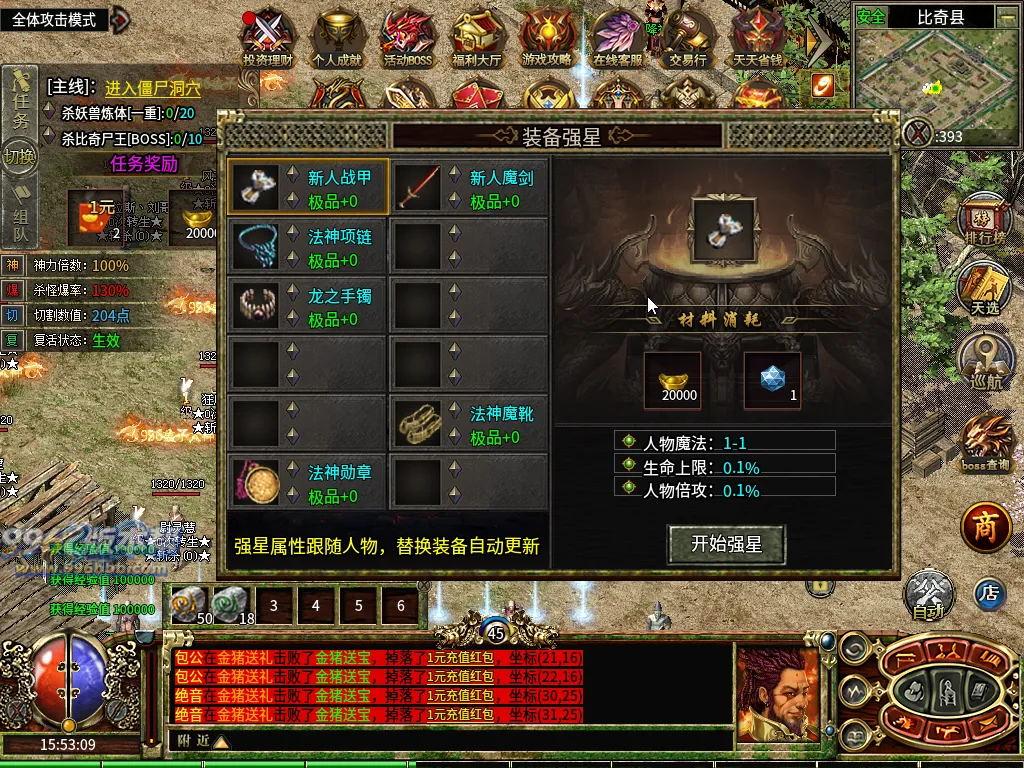
Task: Open the boss查询 lookup icon
Action: (986, 443)
